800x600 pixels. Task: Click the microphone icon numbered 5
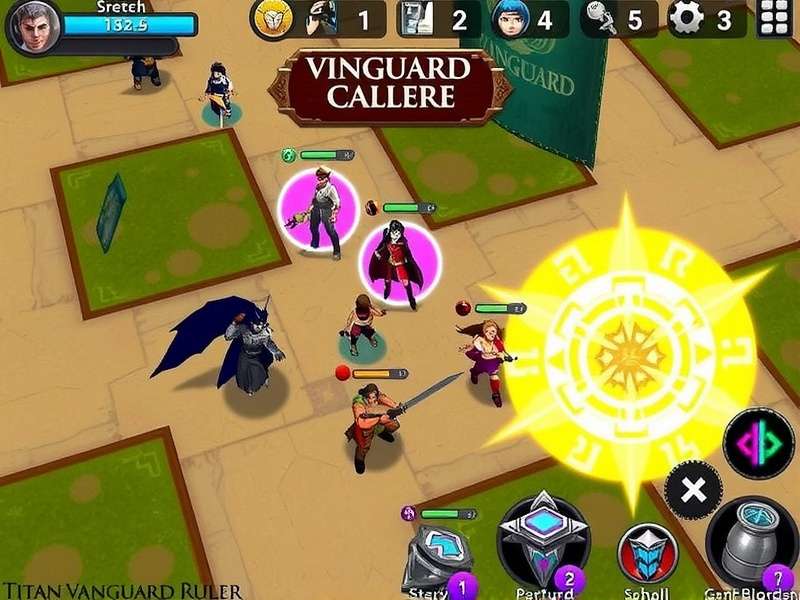tap(603, 19)
